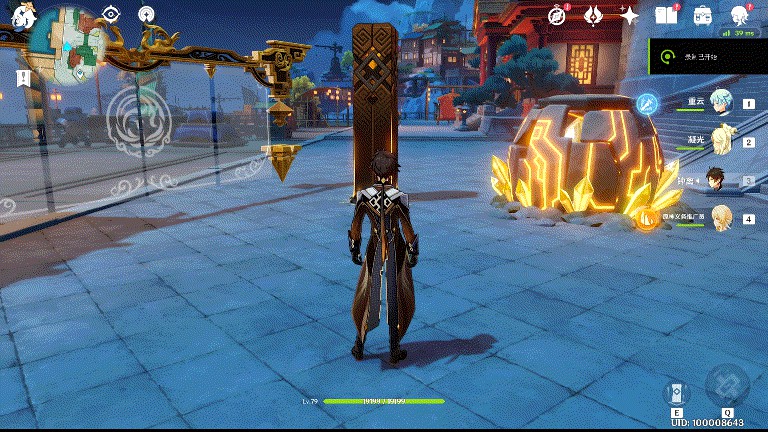Open the Adventurer Handbook book icon
This screenshot has width=768, height=432.
pos(666,15)
